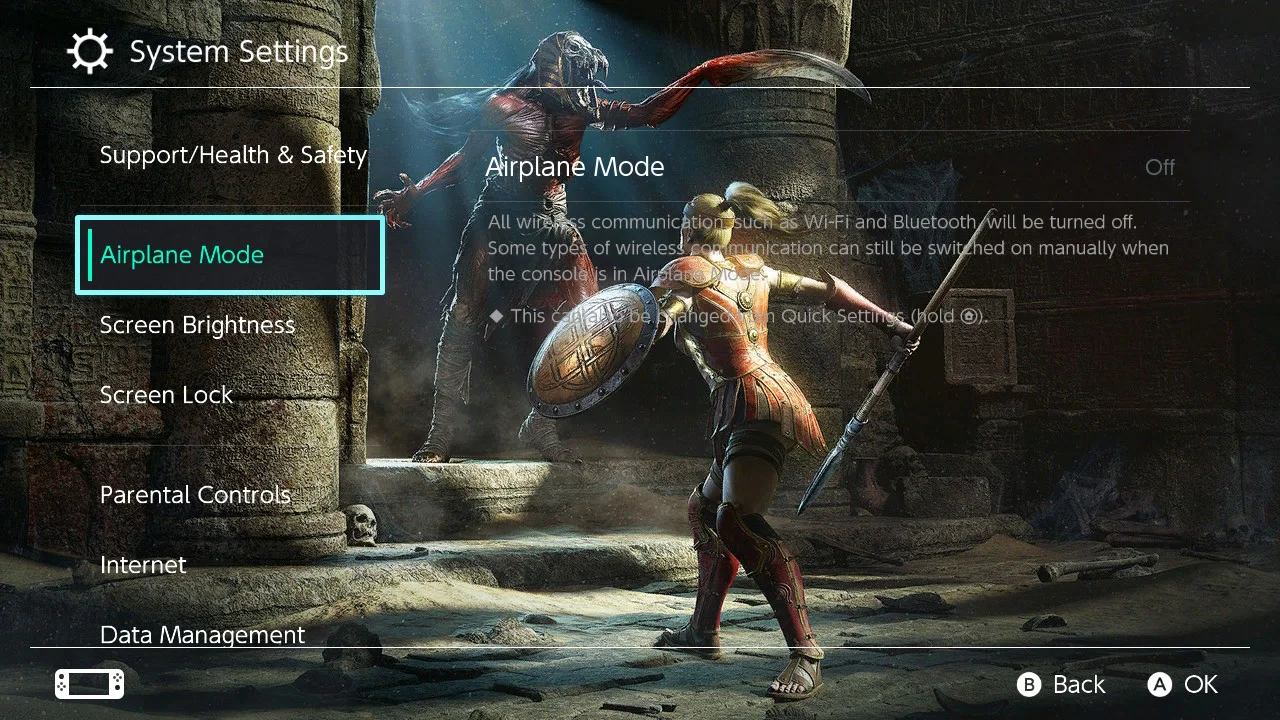Choose the Internet settings entry

(144, 565)
